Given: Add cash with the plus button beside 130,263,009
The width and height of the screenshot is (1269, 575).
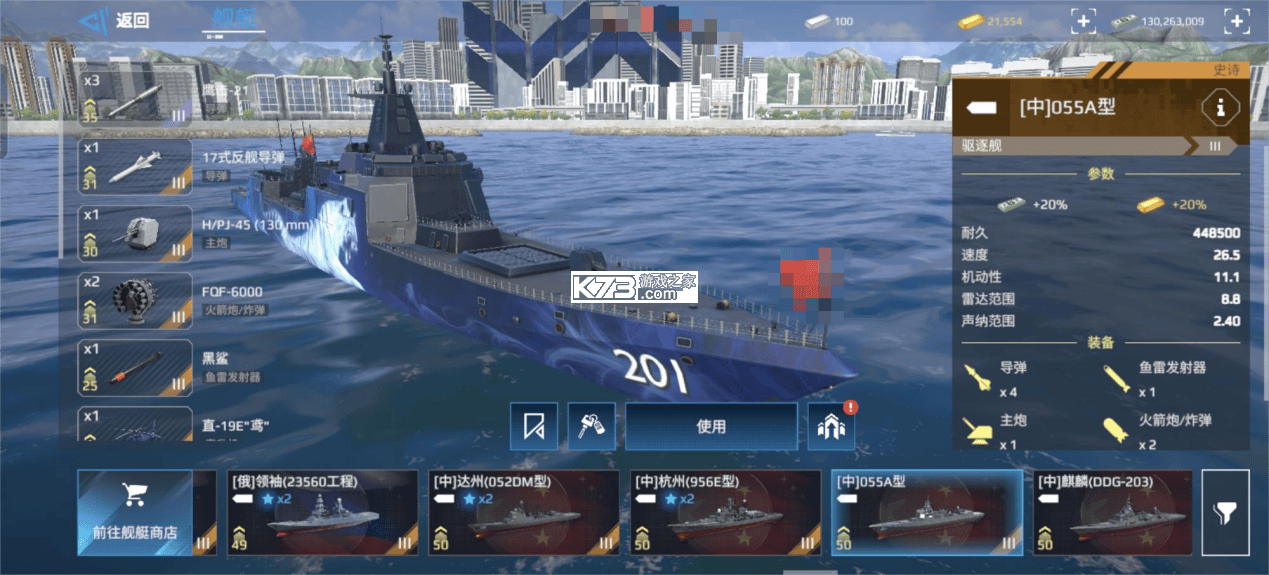Looking at the screenshot, I should [1237, 21].
